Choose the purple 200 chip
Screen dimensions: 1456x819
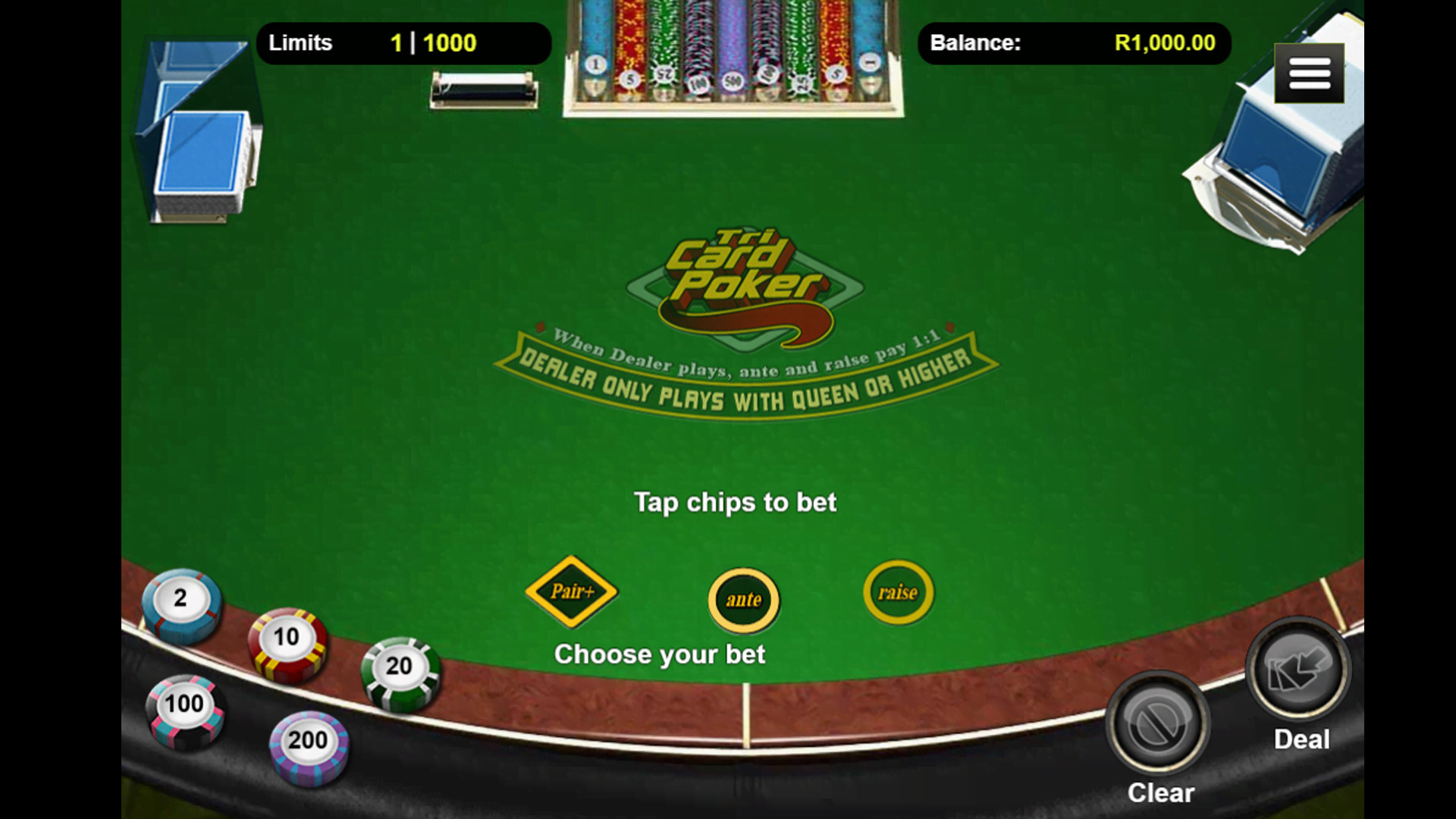(308, 745)
